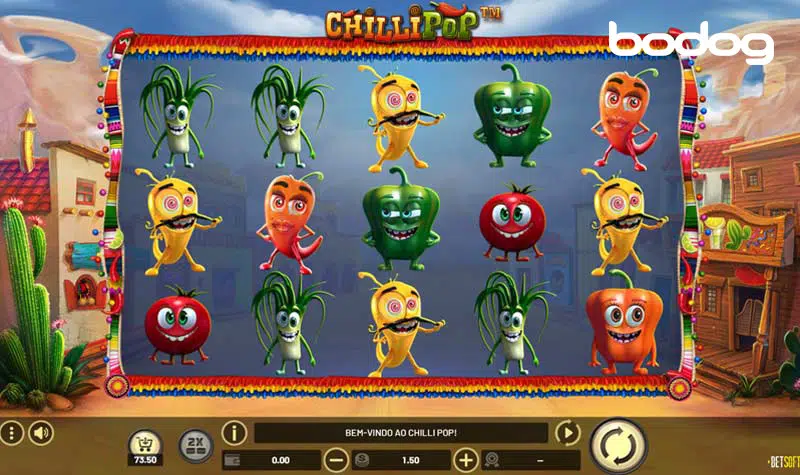800x475 pixels.
Task: Open the paytable info button
Action: tap(234, 433)
